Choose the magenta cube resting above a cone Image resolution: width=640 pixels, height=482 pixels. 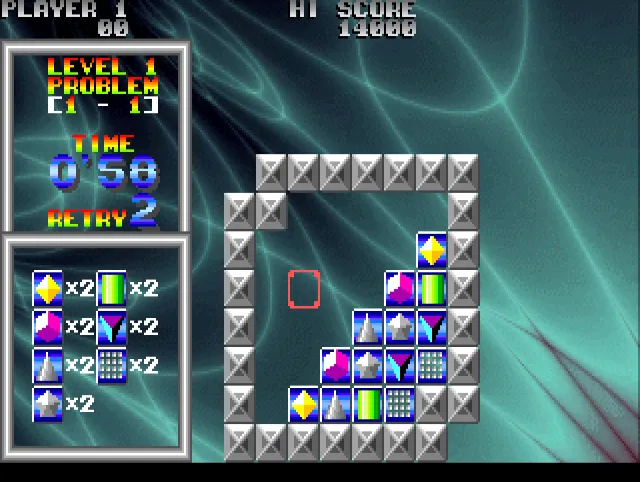click(x=336, y=365)
